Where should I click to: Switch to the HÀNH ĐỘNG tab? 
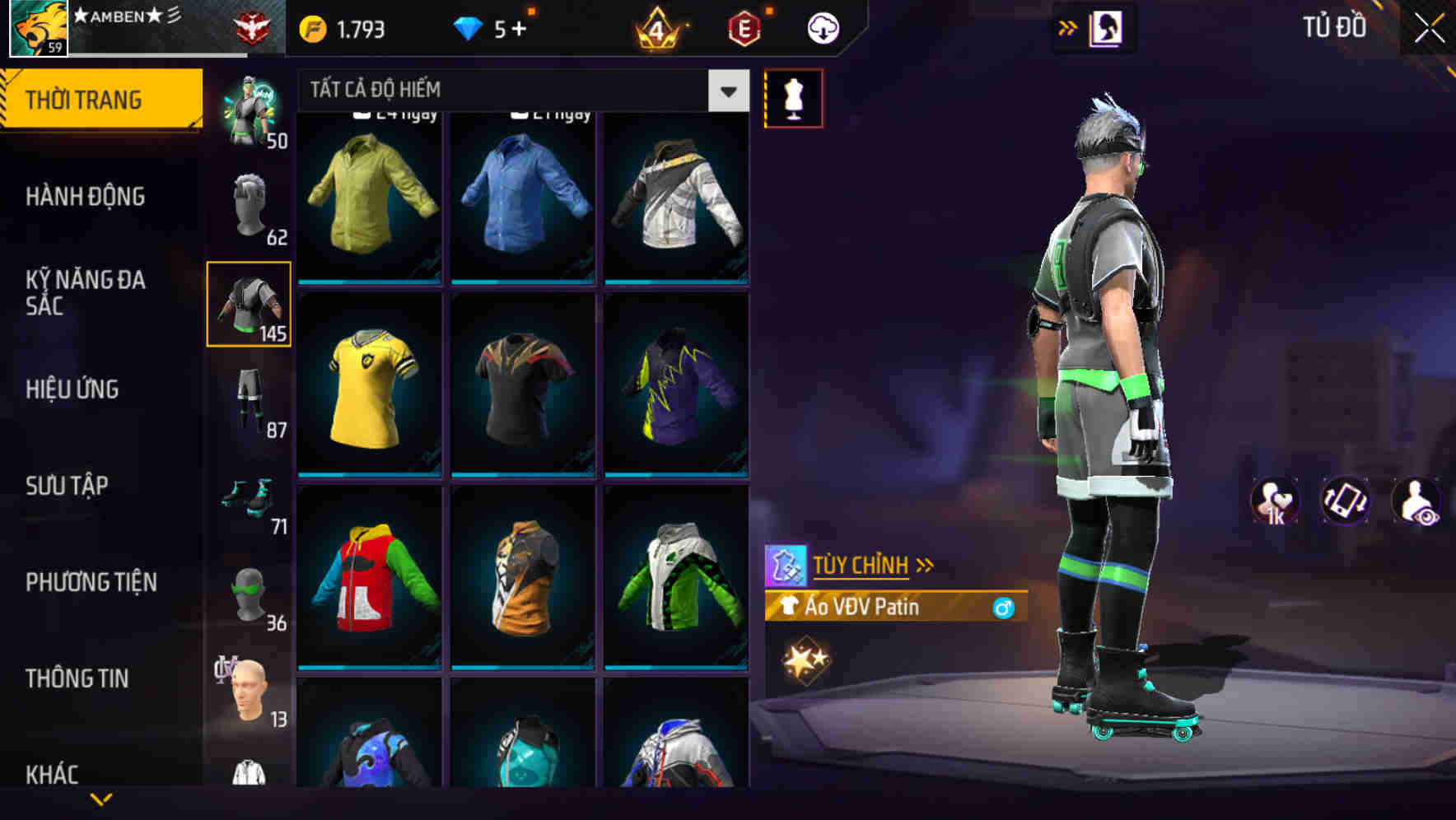(85, 196)
